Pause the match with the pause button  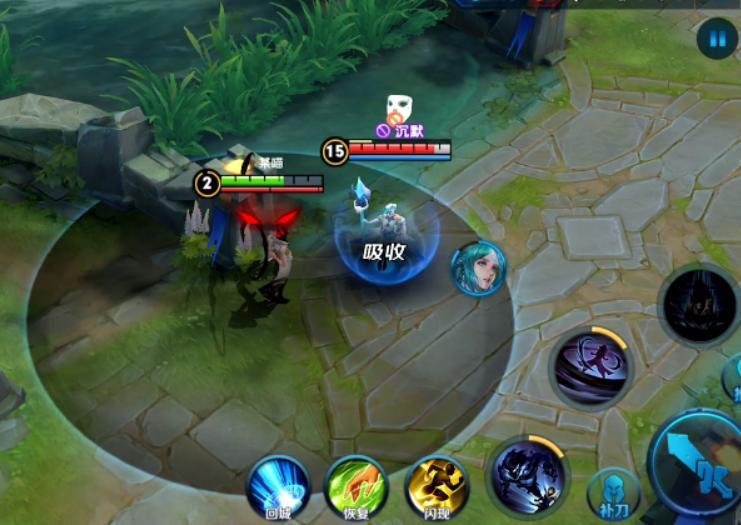[717, 39]
